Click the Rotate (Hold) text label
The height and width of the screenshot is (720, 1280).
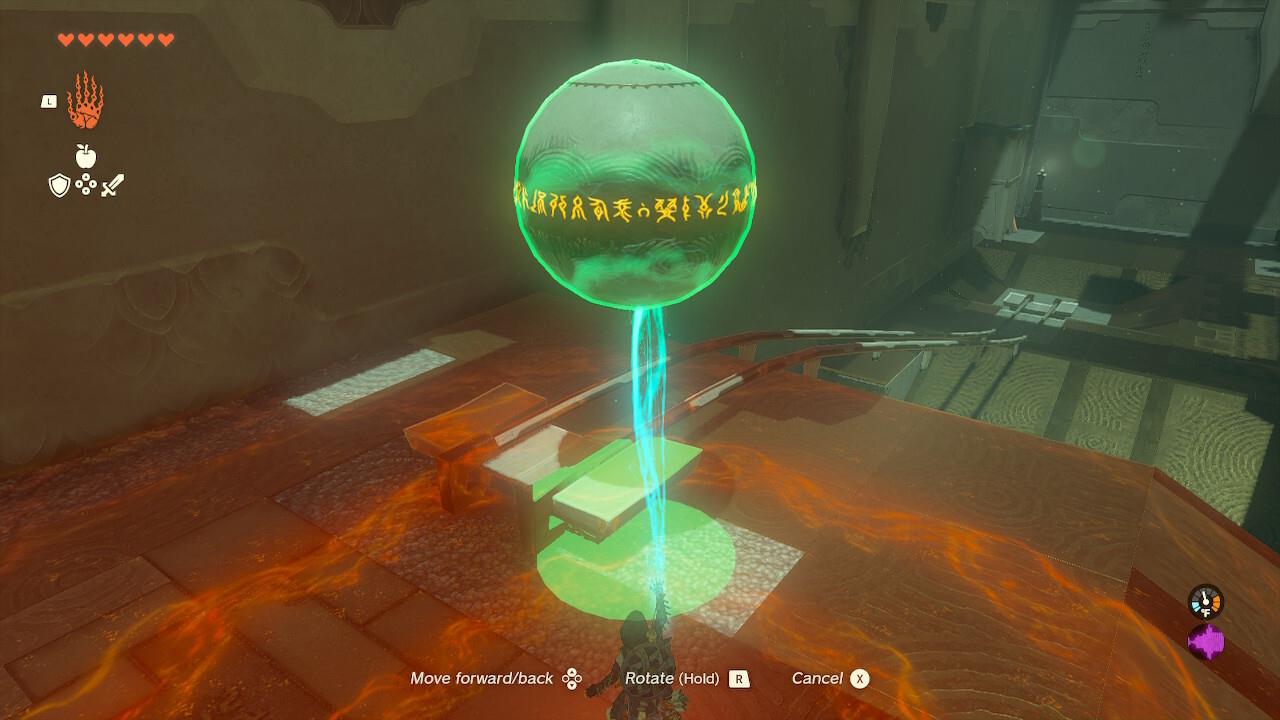click(673, 678)
